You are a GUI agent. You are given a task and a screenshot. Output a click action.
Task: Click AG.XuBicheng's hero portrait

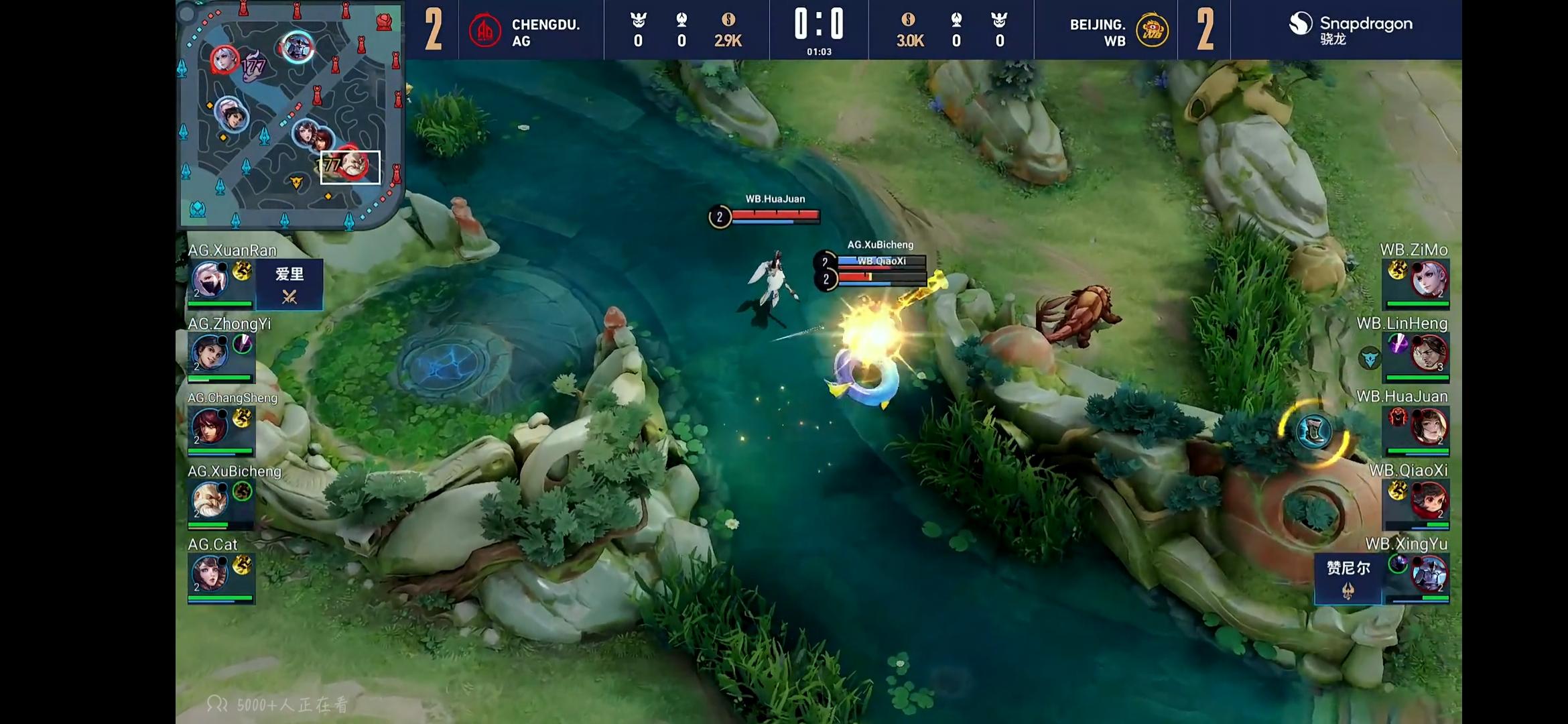point(210,500)
